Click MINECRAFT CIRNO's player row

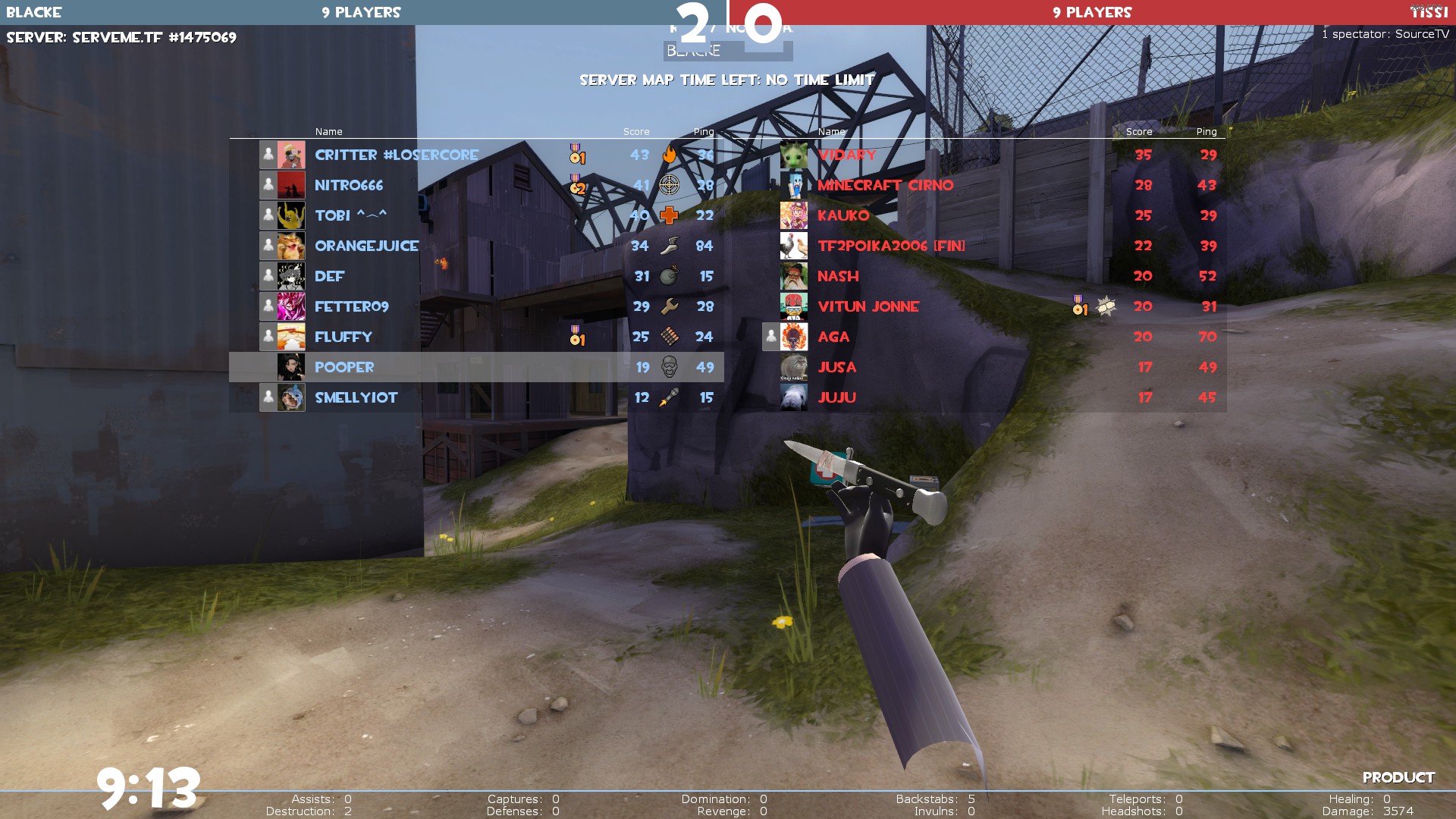885,185
